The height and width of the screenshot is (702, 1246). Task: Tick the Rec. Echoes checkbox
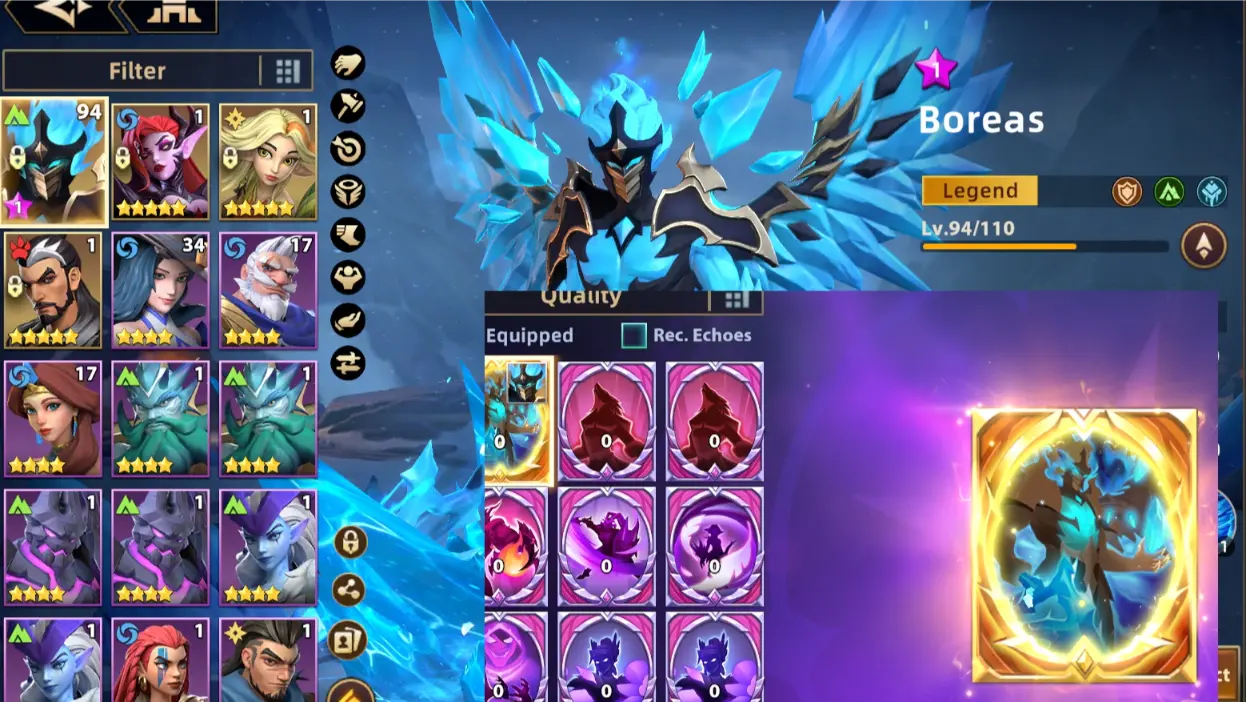[x=634, y=336]
